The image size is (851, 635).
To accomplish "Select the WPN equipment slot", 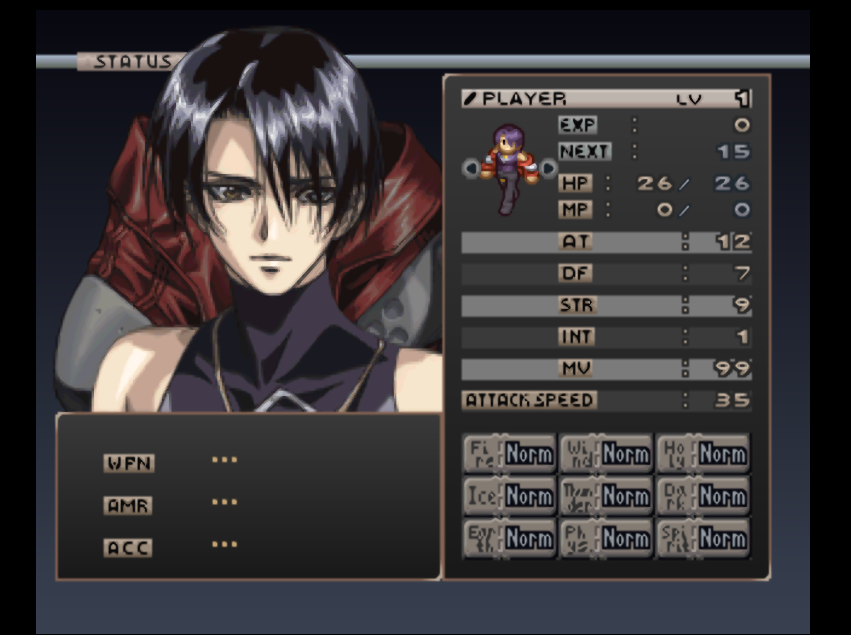I will (x=129, y=463).
